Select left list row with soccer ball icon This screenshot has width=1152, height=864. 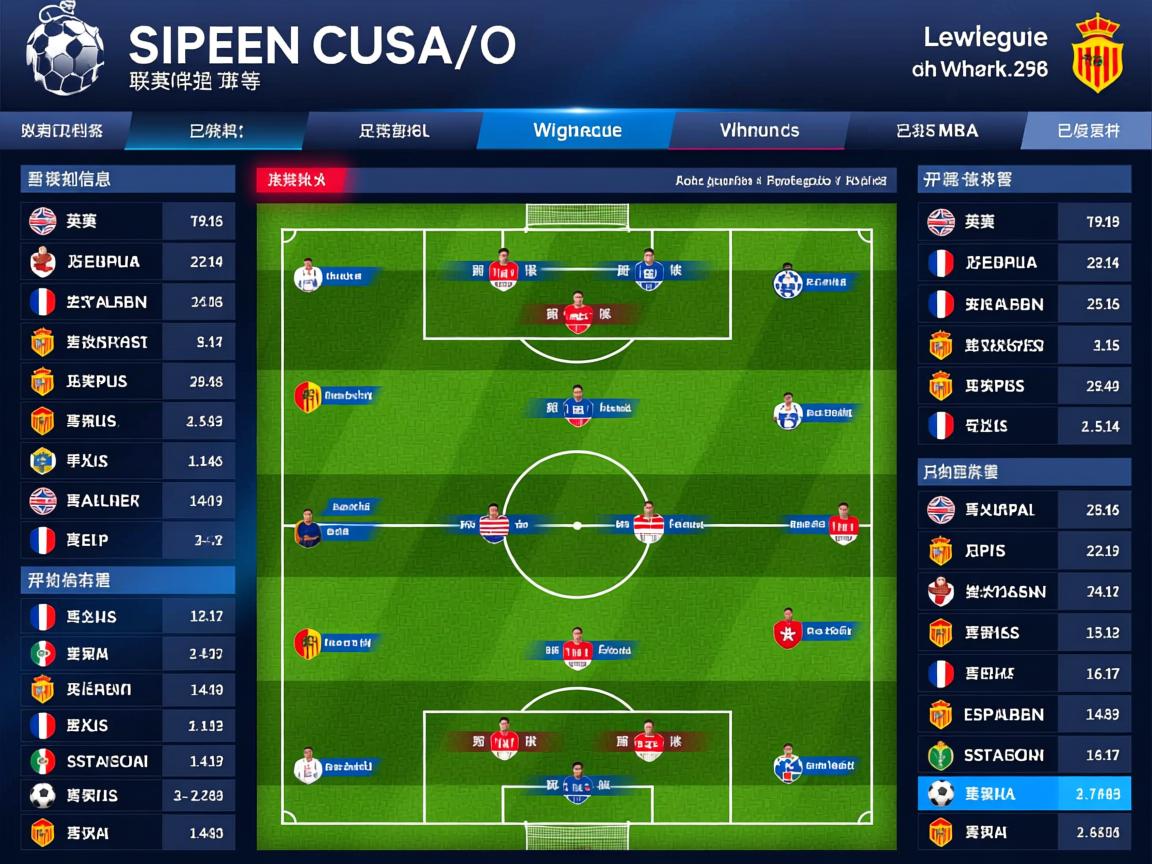point(127,797)
